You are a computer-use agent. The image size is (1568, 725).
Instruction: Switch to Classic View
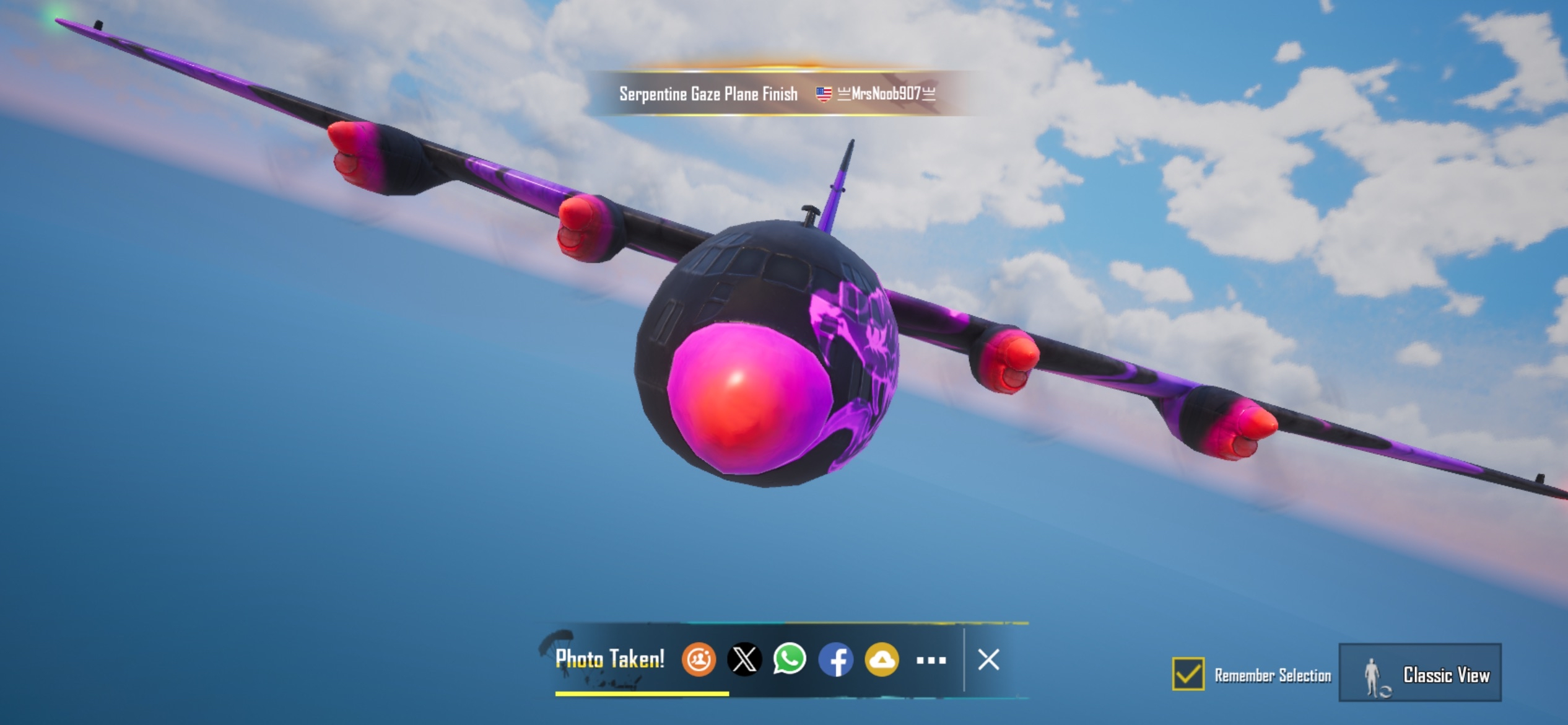1419,674
